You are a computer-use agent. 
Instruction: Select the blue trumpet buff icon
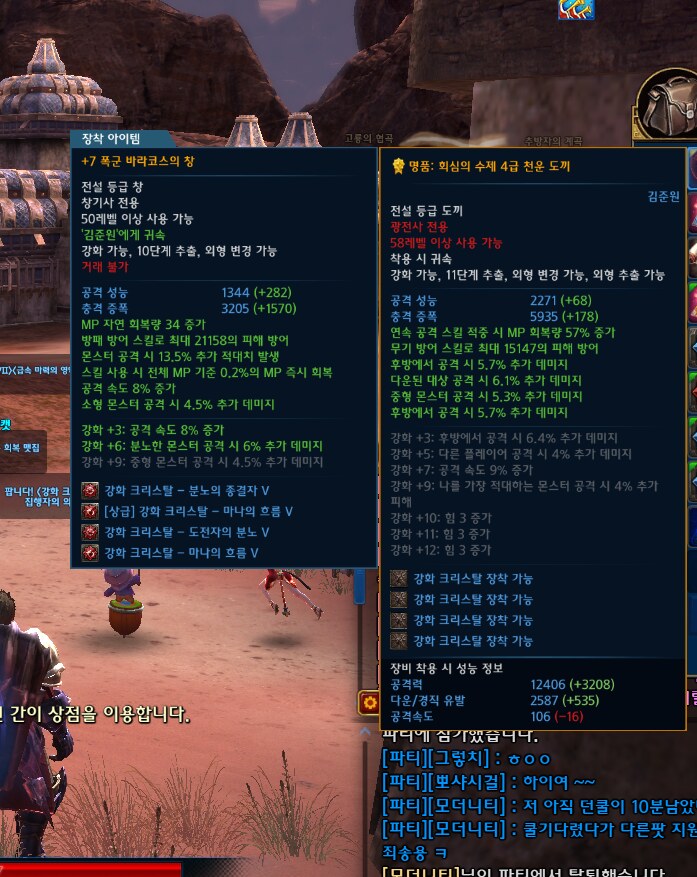point(576,9)
